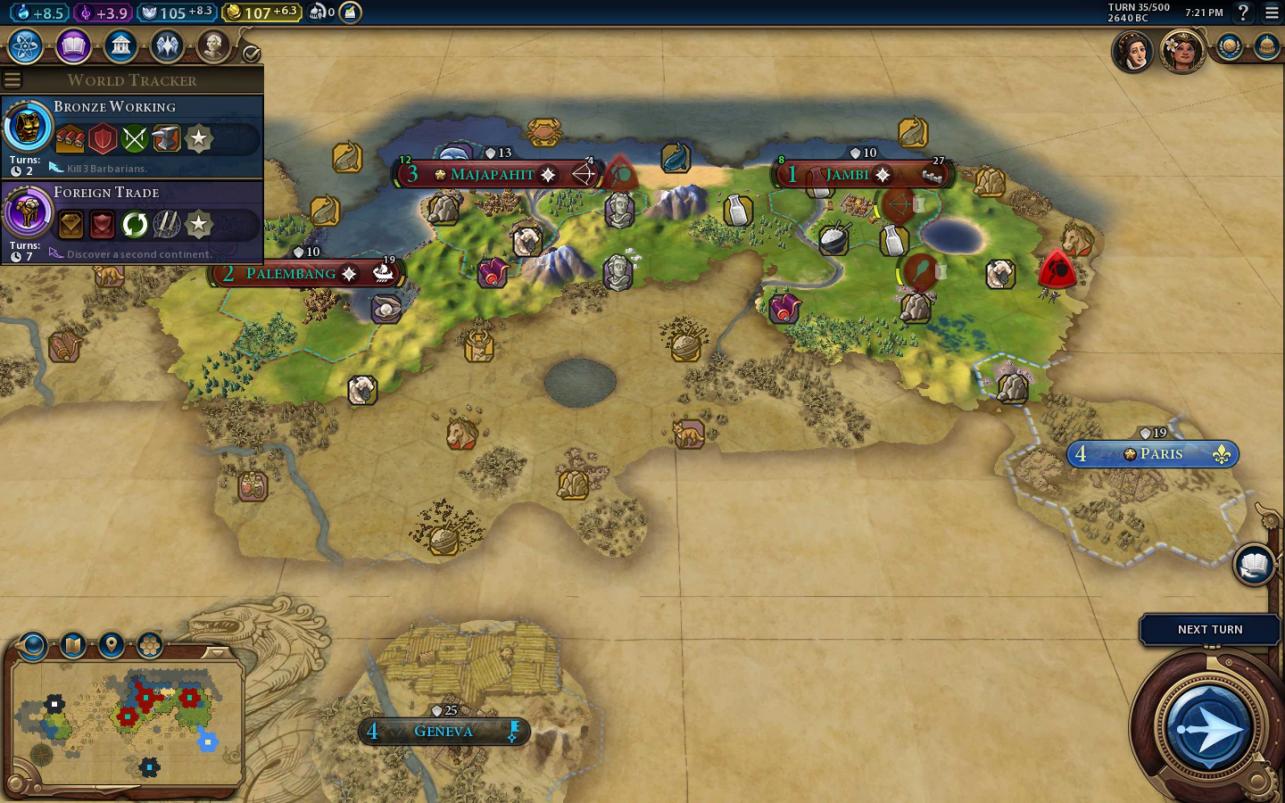
Task: Click the Paris city banner
Action: click(1160, 454)
